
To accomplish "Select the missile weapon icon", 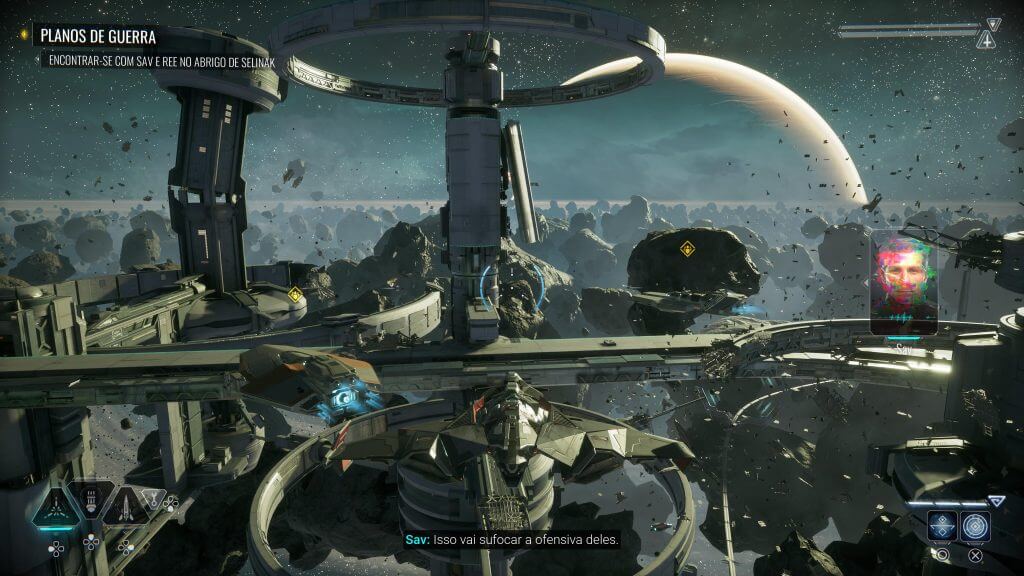I will pos(125,507).
